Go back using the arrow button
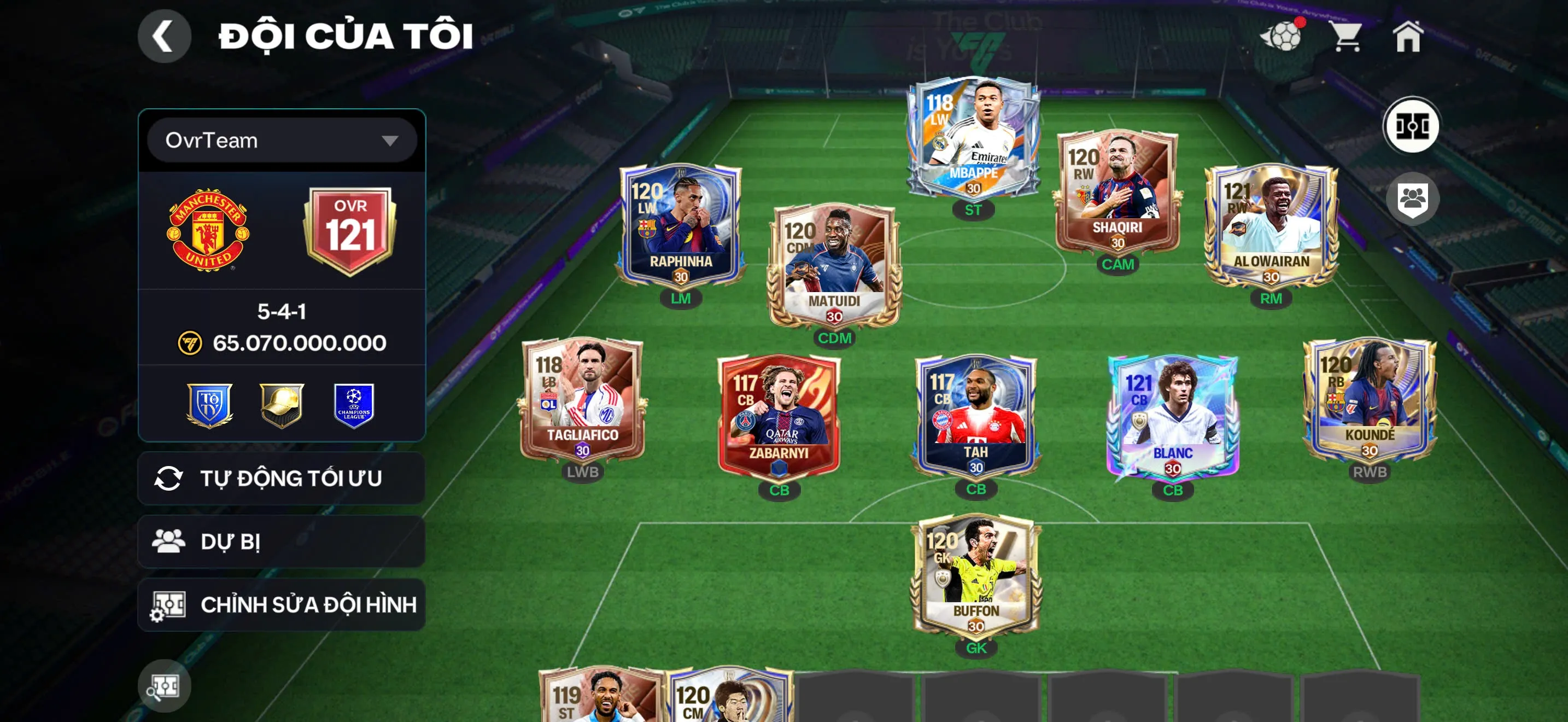The height and width of the screenshot is (722, 1568). tap(163, 36)
